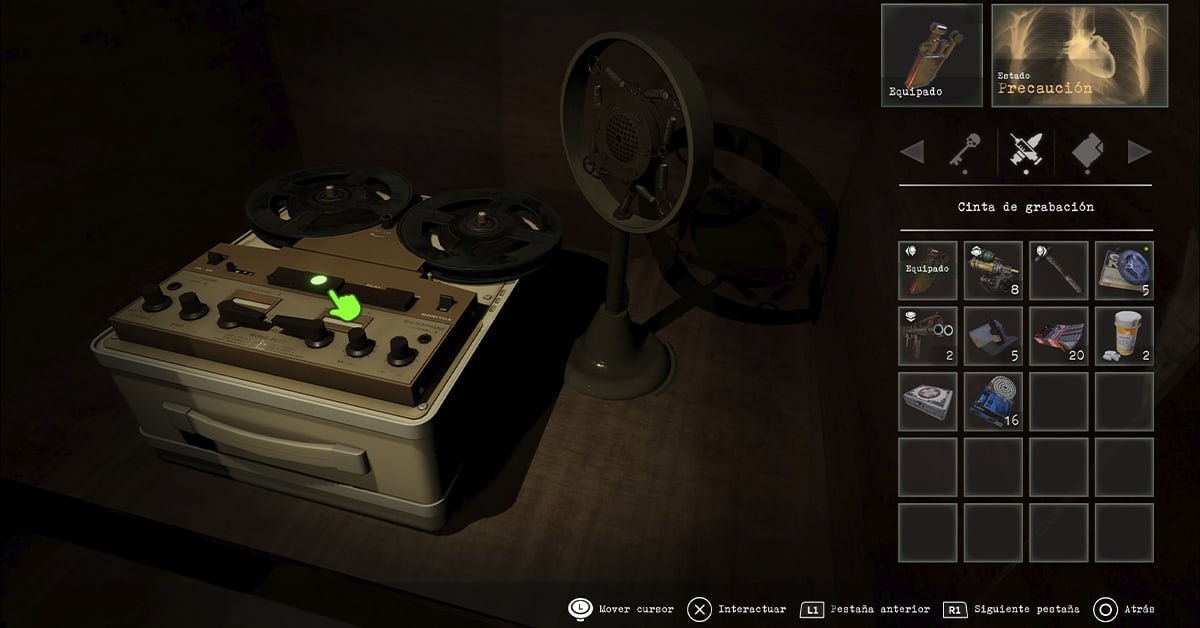The image size is (1200, 628).
Task: Select the equipped knife inventory slot
Action: (927, 270)
